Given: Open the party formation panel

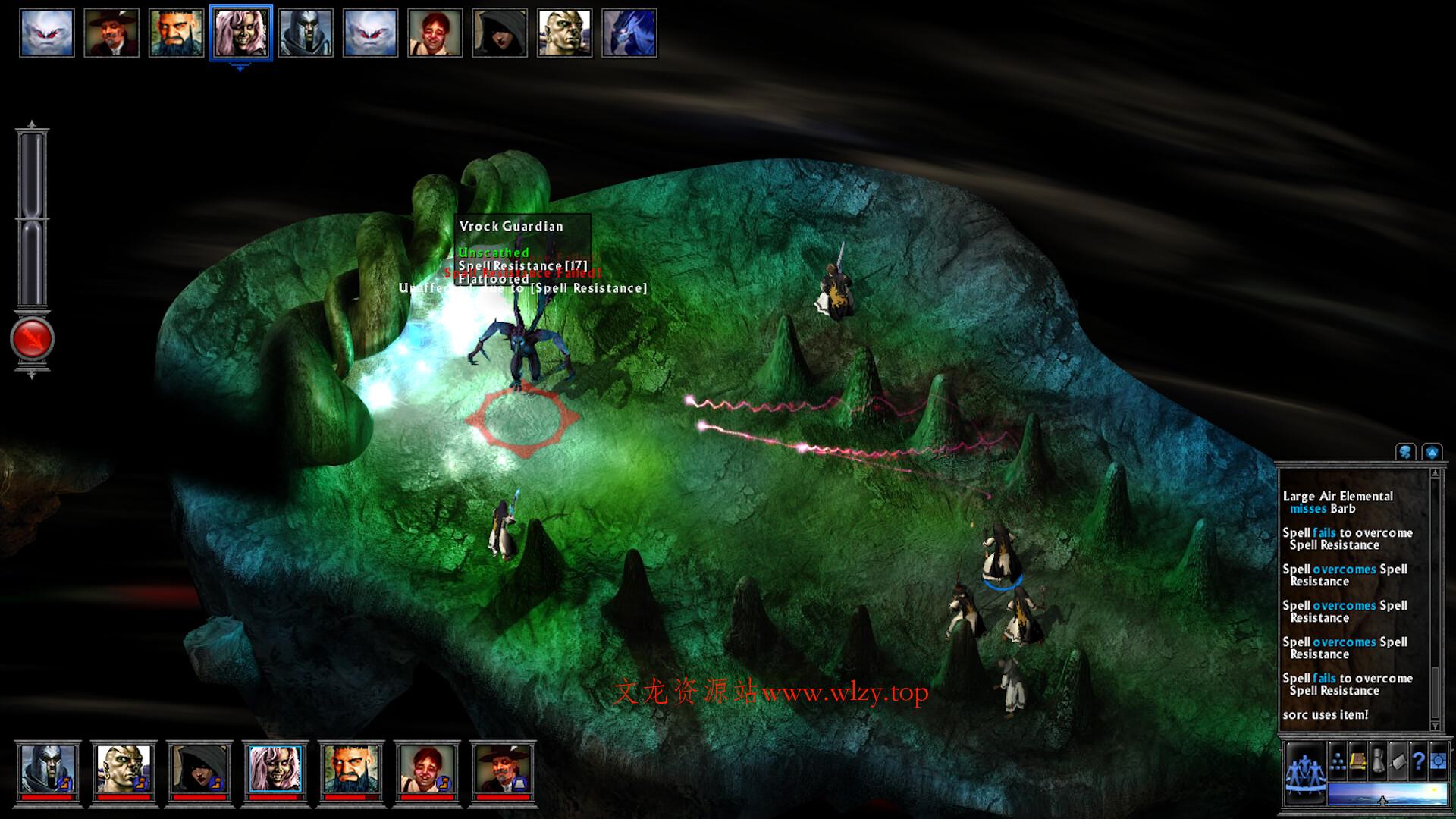Looking at the screenshot, I should (x=1305, y=771).
